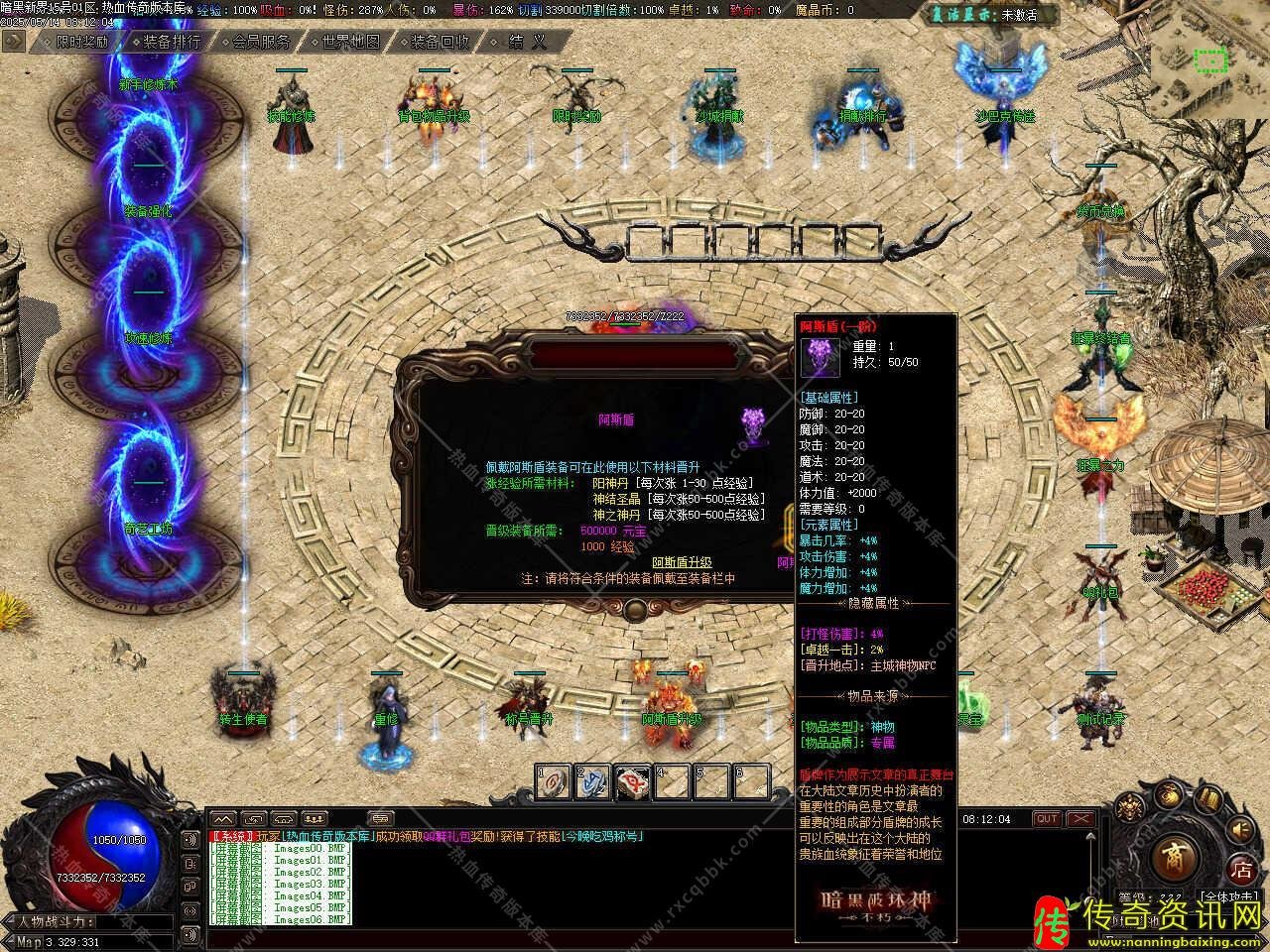Open the 结义 menu entry
The height and width of the screenshot is (952, 1270).
[x=527, y=42]
